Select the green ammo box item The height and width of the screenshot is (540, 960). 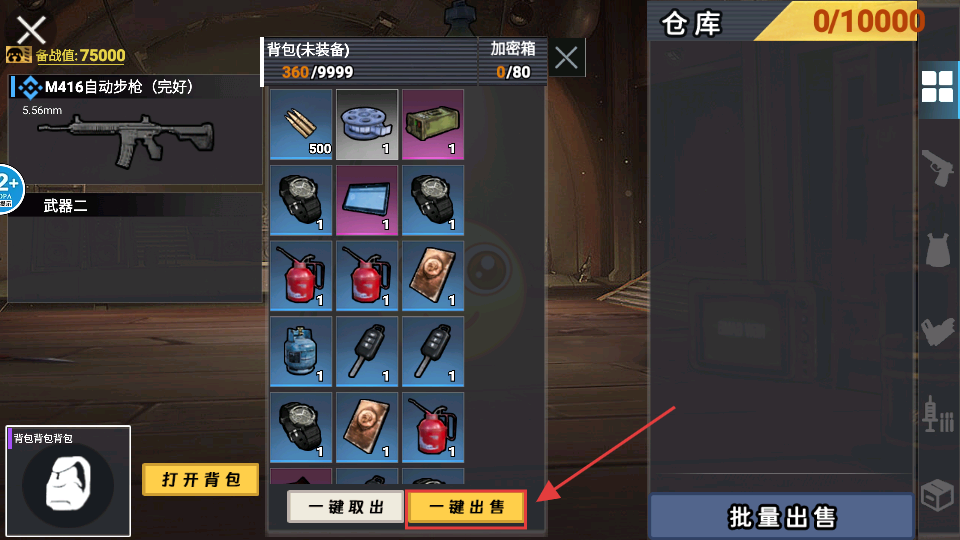pos(433,124)
